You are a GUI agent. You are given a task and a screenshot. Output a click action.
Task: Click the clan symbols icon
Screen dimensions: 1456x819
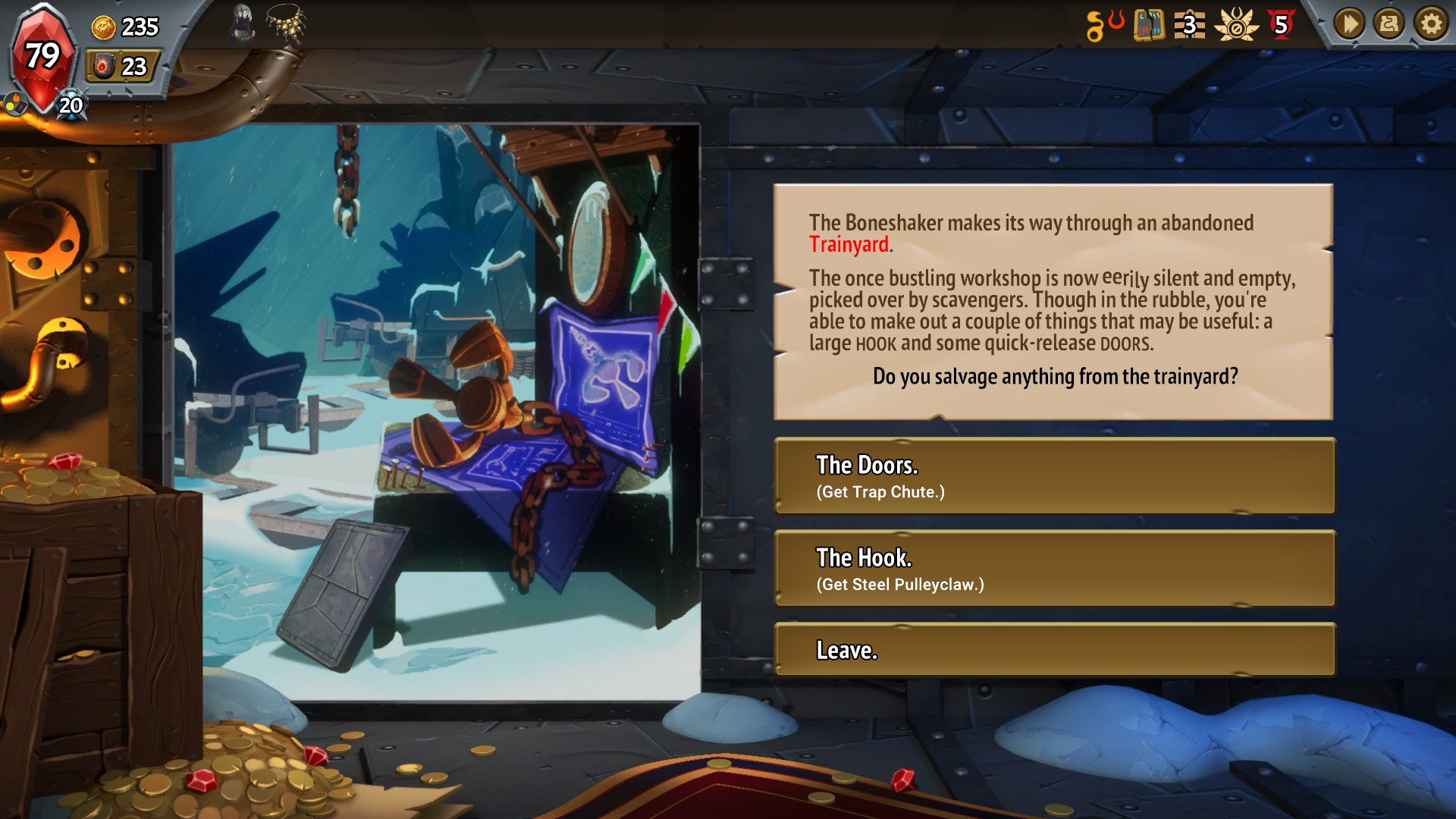(x=1104, y=25)
